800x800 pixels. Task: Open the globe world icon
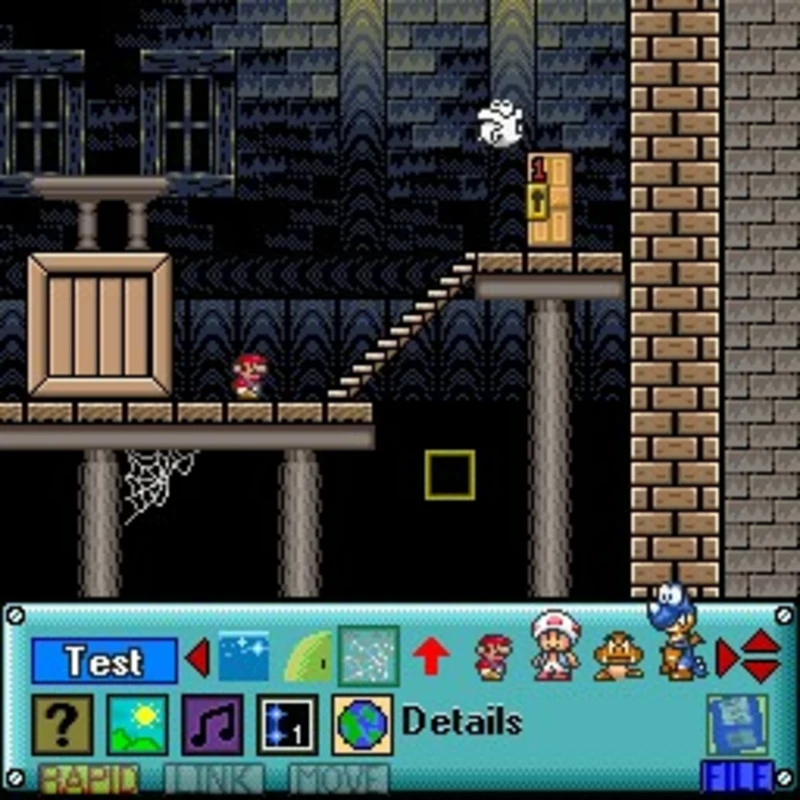(x=362, y=724)
